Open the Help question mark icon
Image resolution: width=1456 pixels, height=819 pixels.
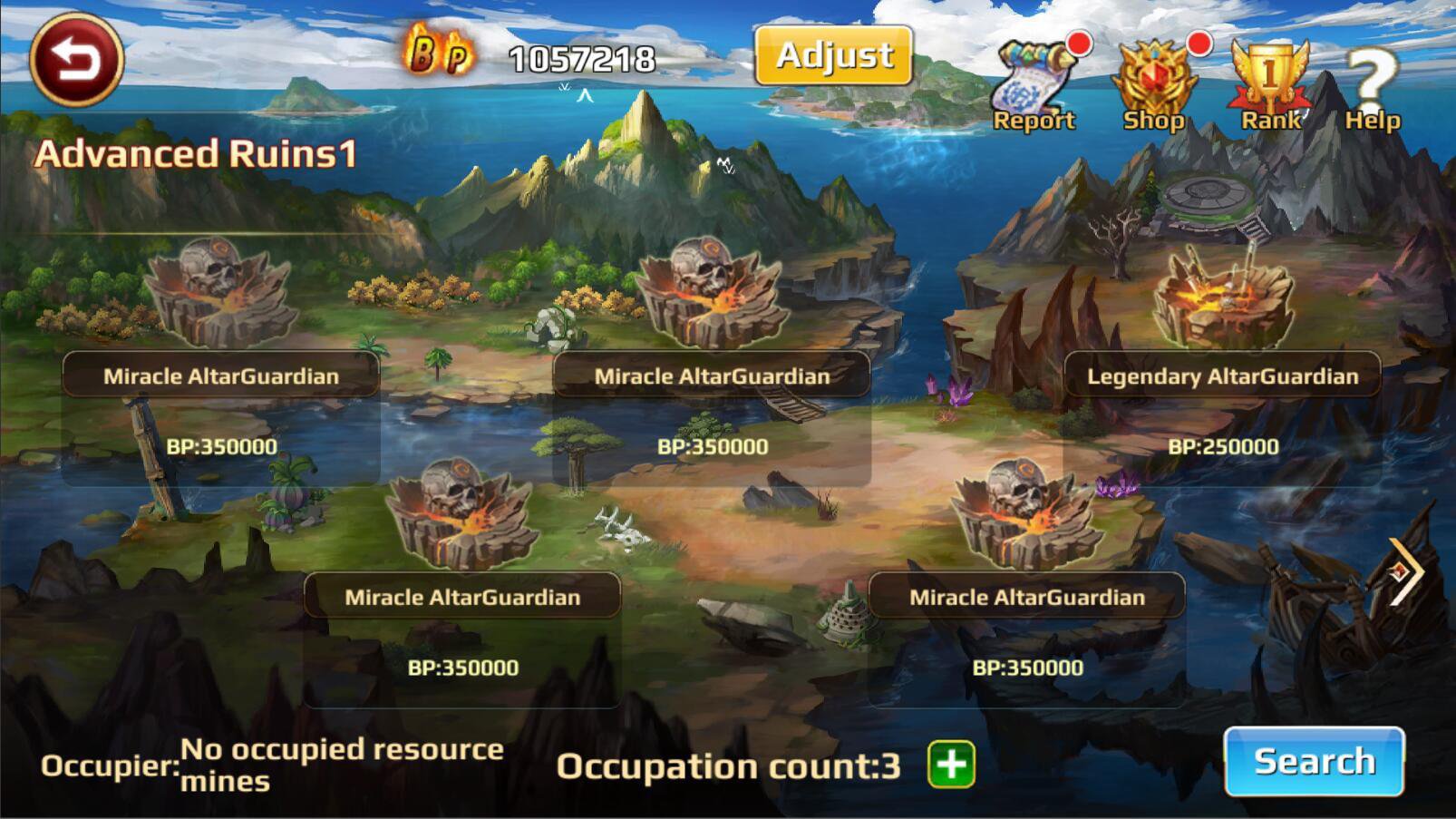point(1371,73)
